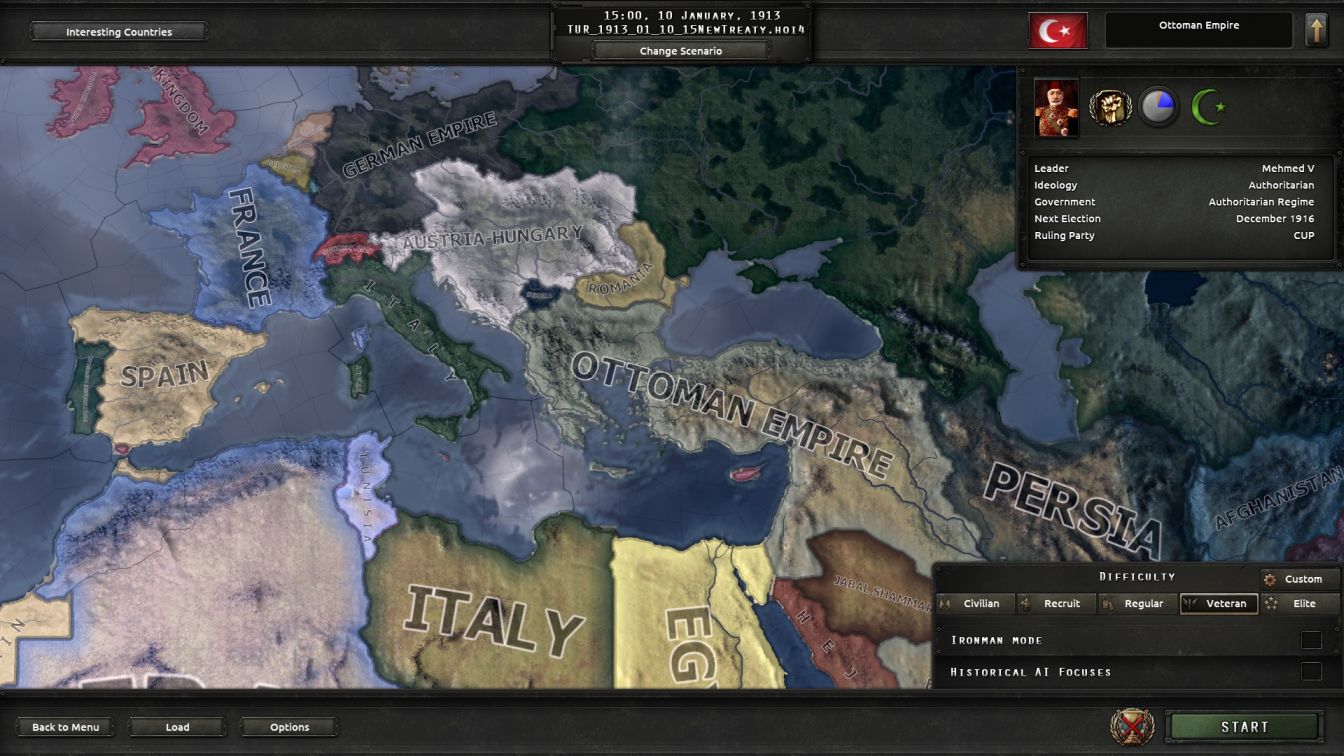Click the Ottoman Empire flag icon

[1057, 29]
